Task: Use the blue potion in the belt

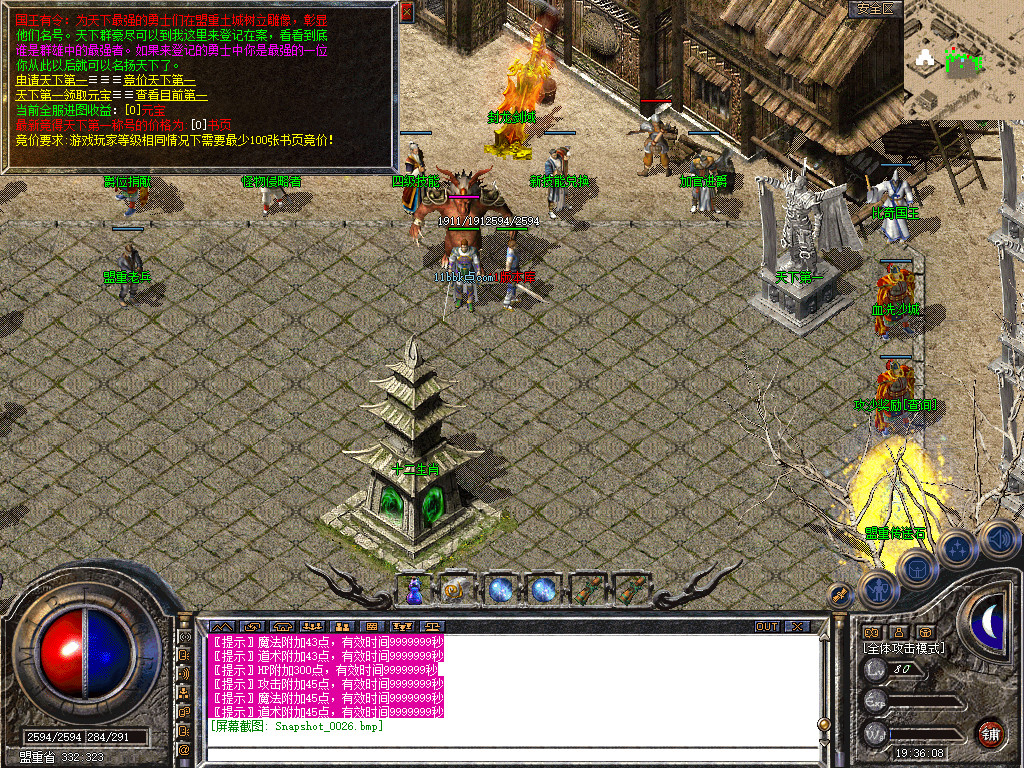Action: 413,591
